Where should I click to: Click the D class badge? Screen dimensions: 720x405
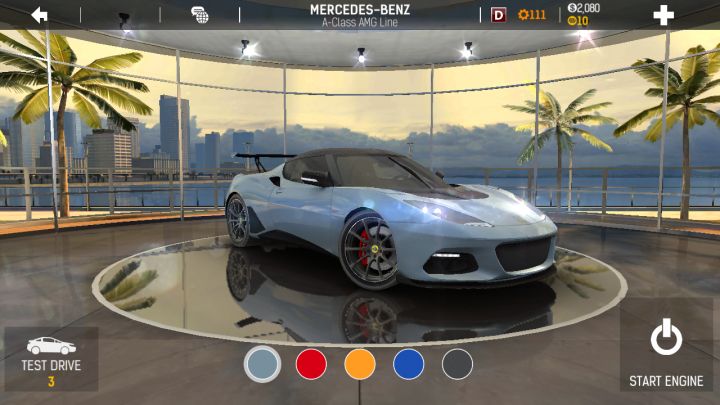pyautogui.click(x=499, y=15)
